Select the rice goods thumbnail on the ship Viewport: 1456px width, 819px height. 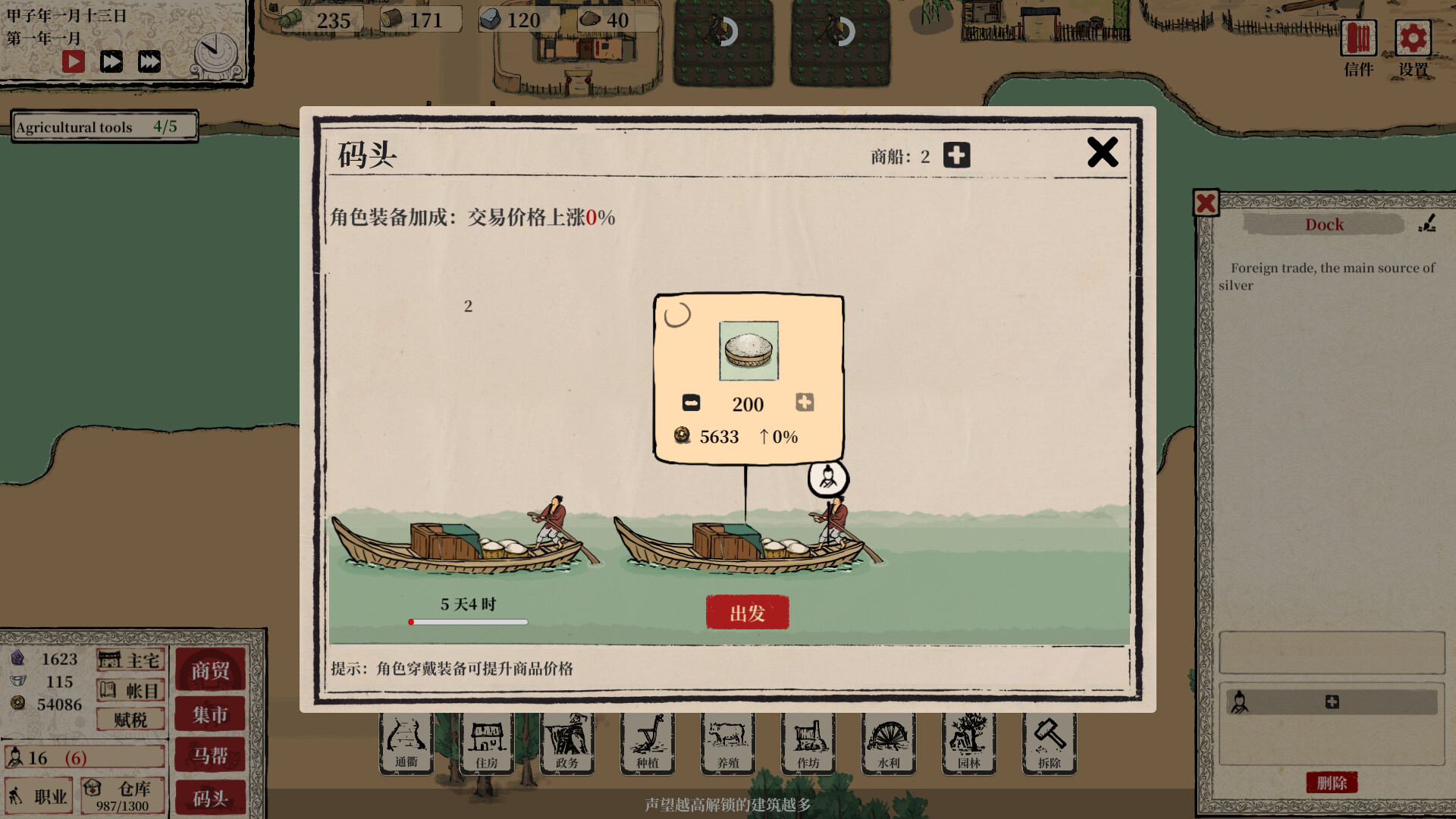point(748,349)
